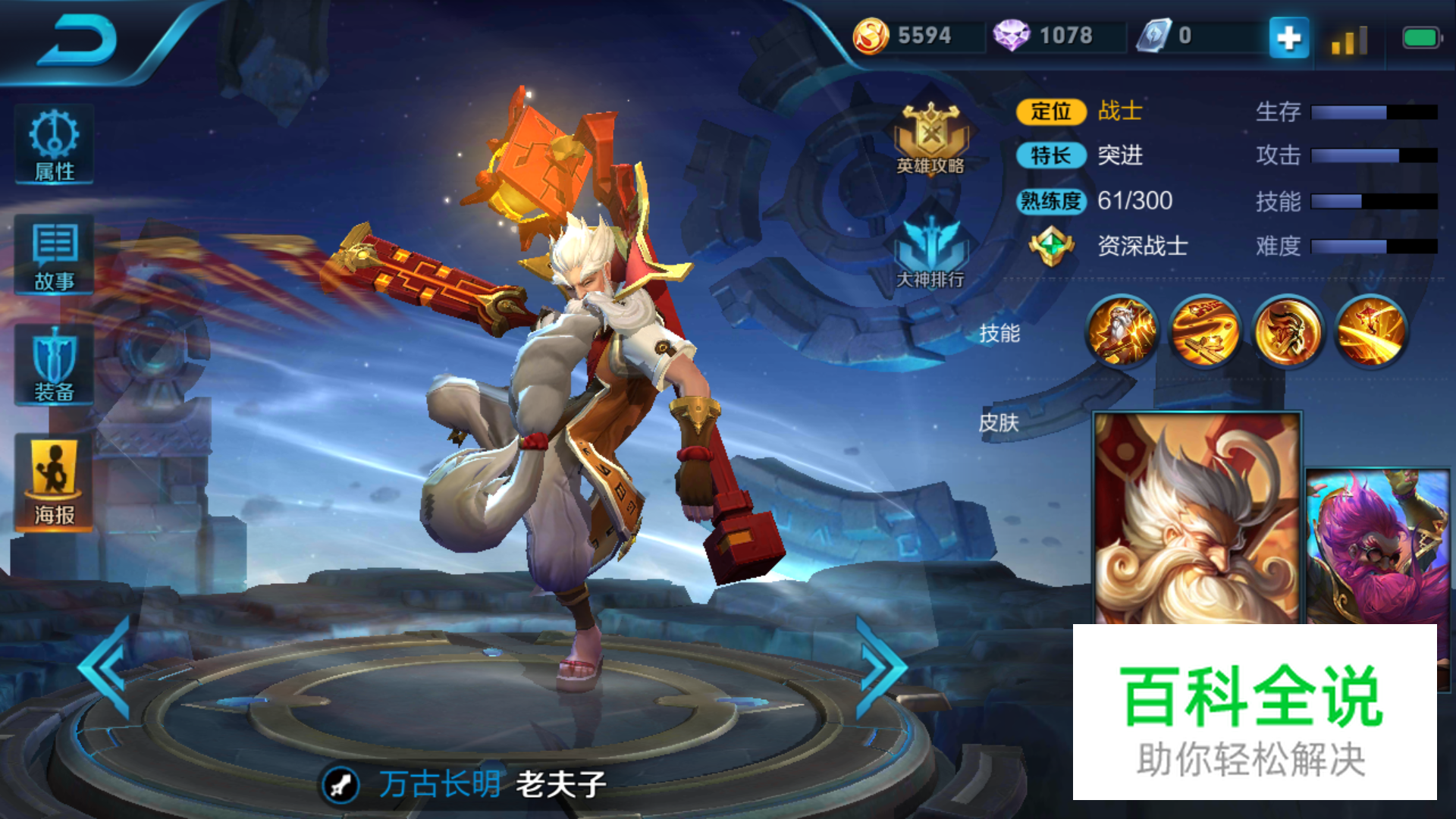Image resolution: width=1456 pixels, height=819 pixels.
Task: Open the 装备 equipment tab
Action: coord(54,366)
